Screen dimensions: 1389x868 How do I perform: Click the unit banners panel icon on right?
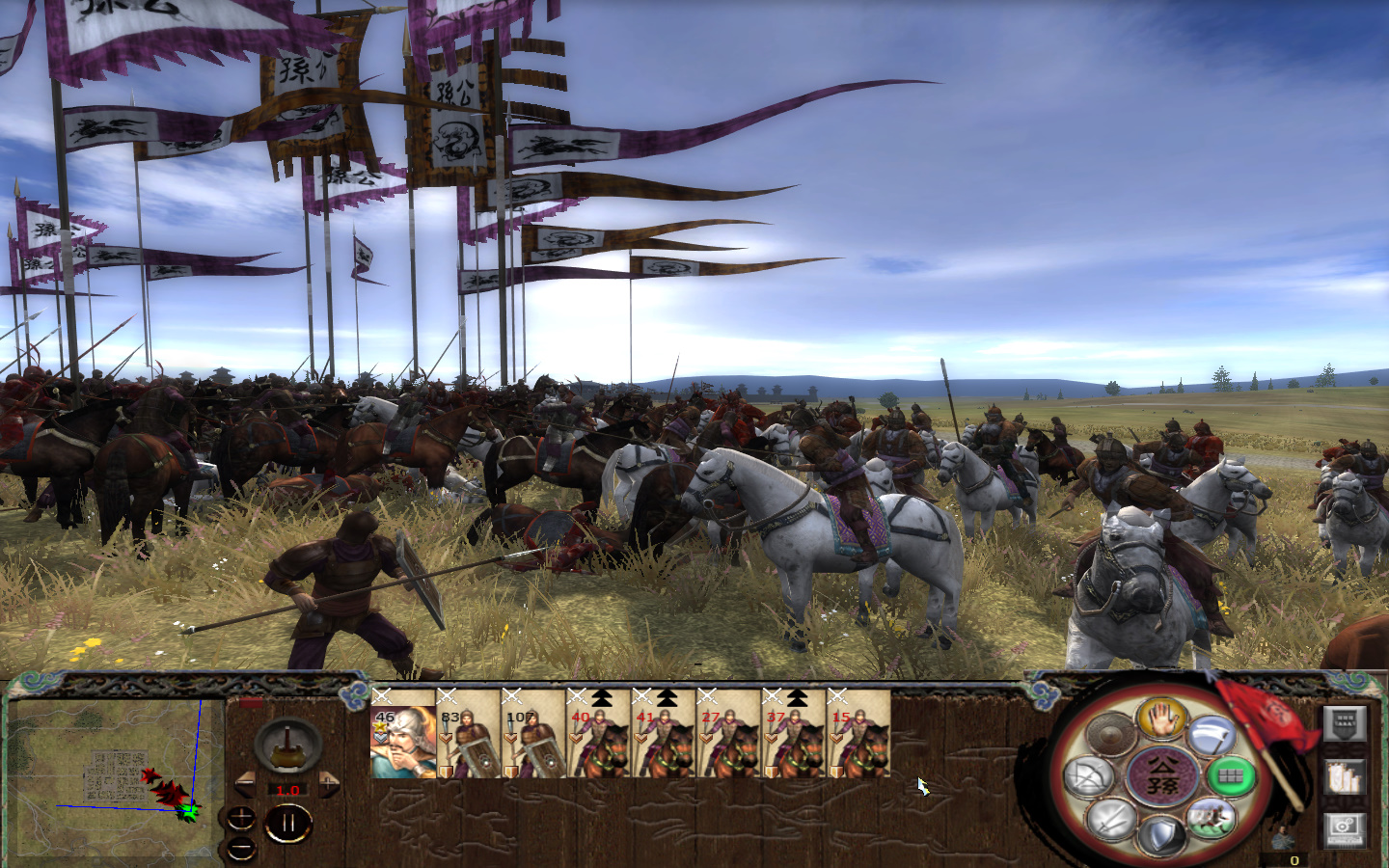(x=1345, y=777)
